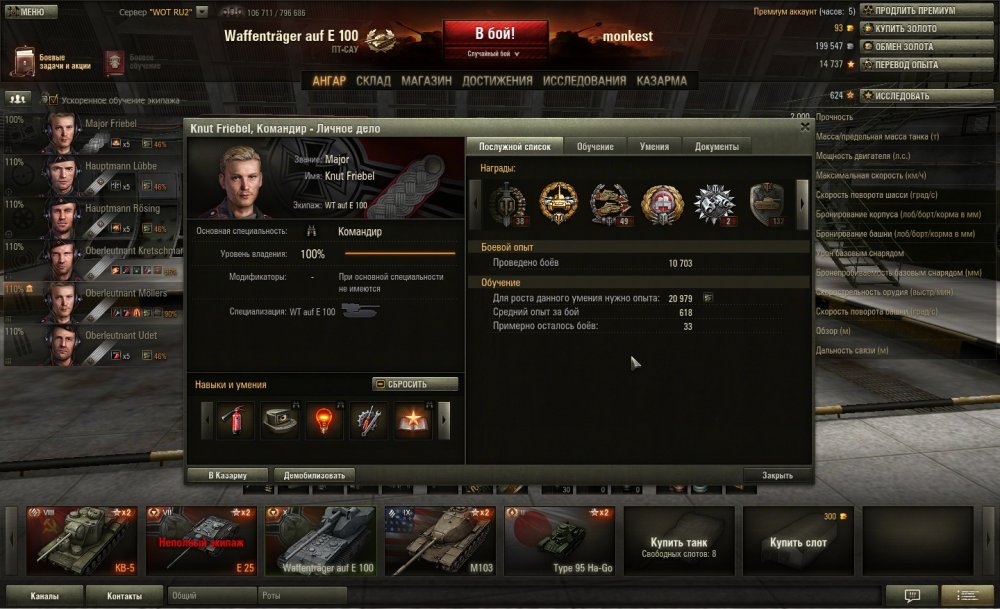Image resolution: width=1000 pixels, height=609 pixels.
Task: Select the M103 tank in carousel
Action: (x=441, y=541)
